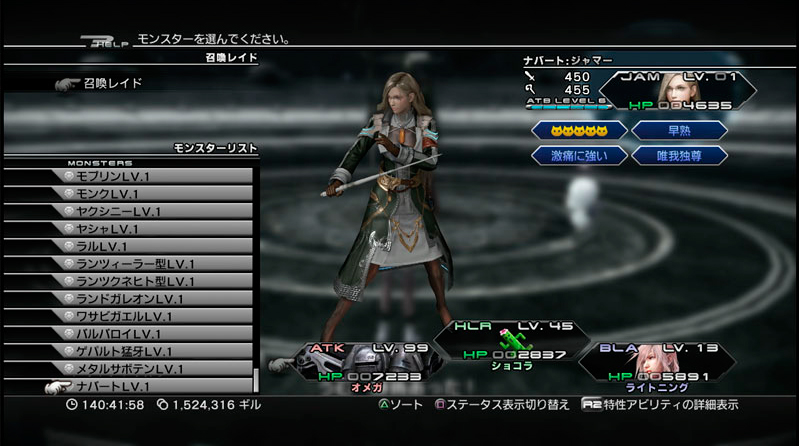
Task: Choose the HLR ショコラ party slot
Action: tap(502, 343)
